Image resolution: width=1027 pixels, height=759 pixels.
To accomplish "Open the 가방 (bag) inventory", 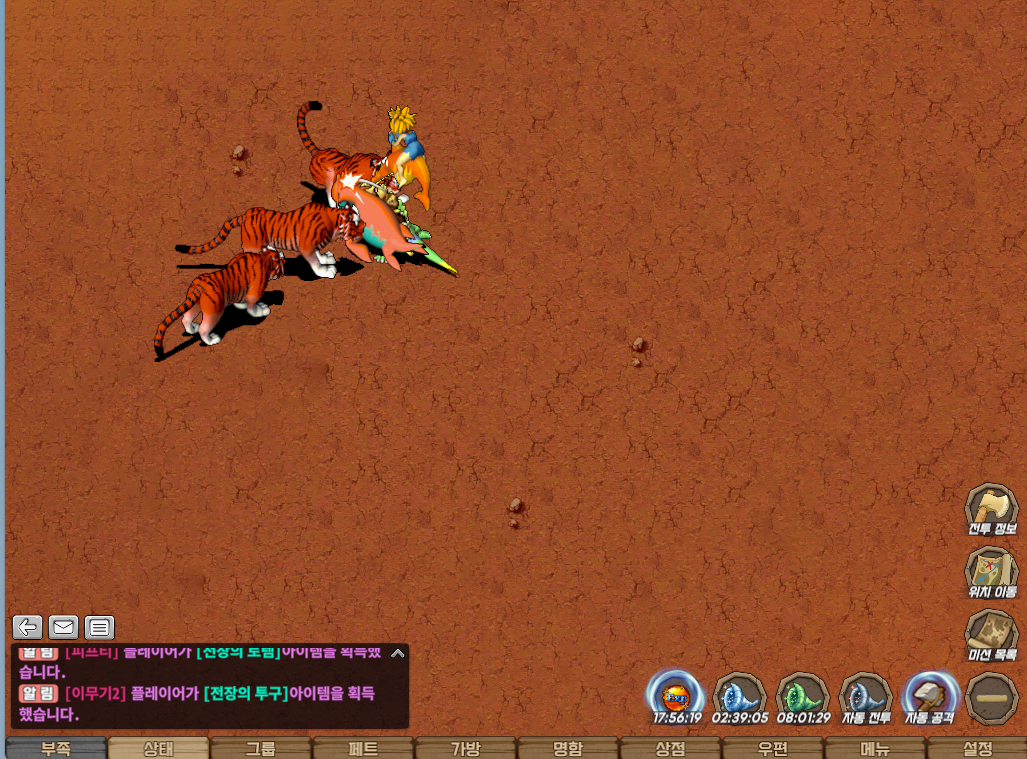I will [x=466, y=749].
